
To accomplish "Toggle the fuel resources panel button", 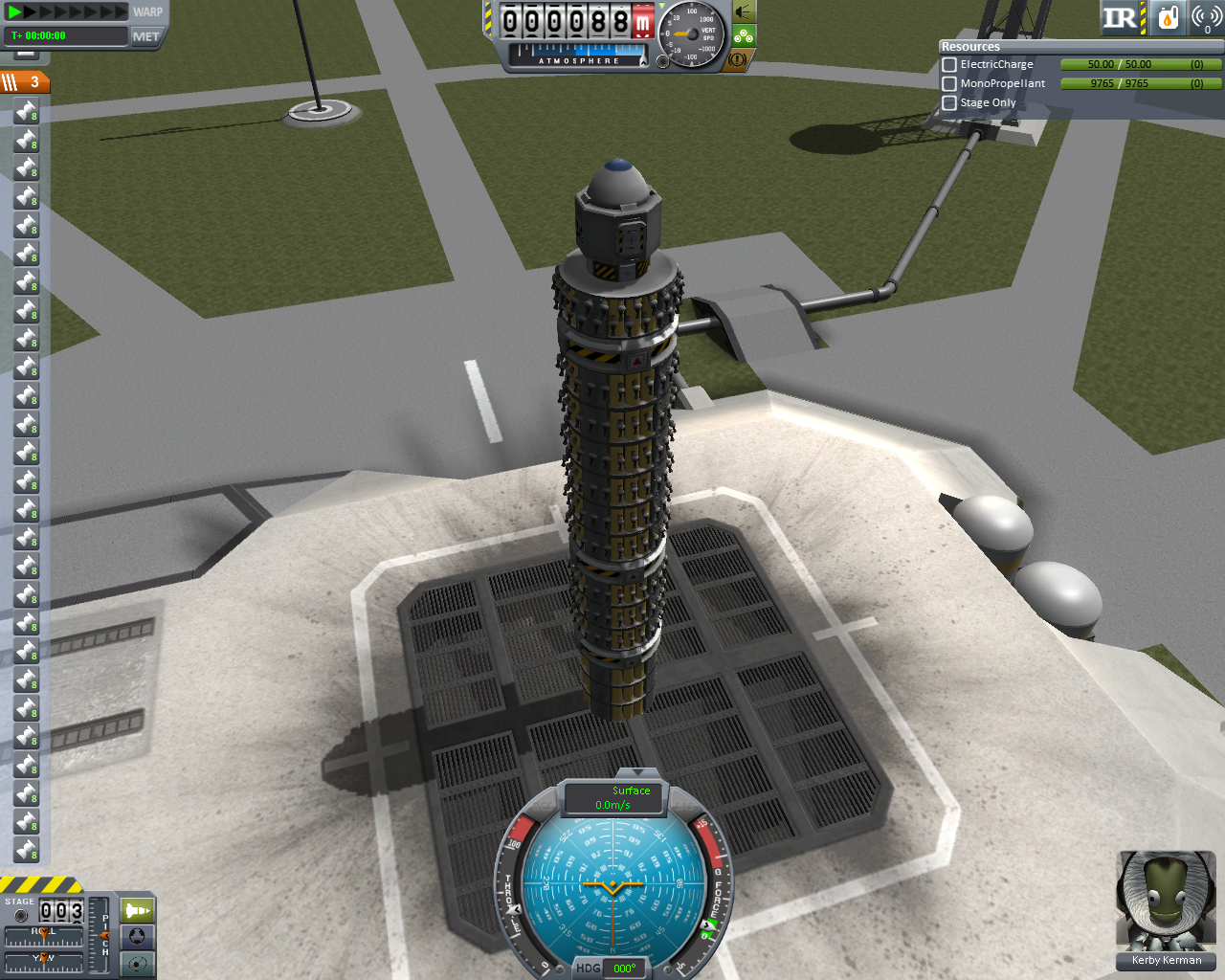I will click(x=1168, y=17).
